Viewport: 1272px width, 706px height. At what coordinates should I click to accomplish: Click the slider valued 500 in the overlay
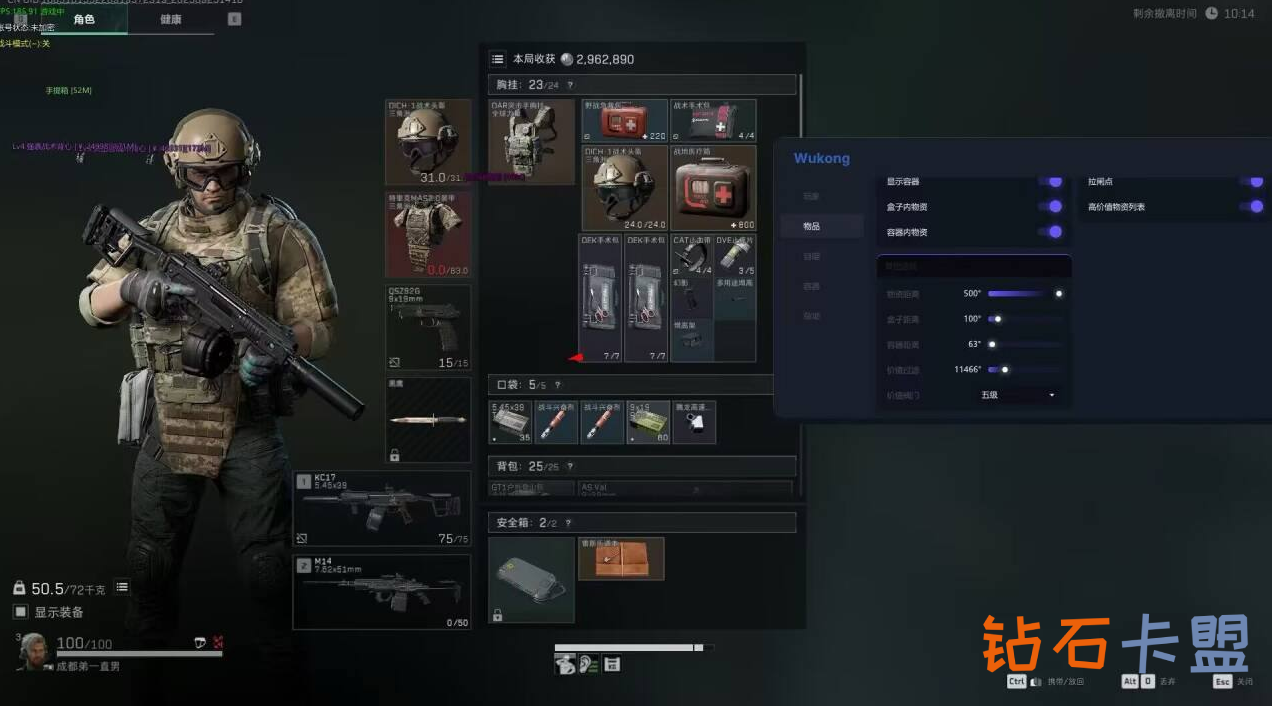point(1024,294)
